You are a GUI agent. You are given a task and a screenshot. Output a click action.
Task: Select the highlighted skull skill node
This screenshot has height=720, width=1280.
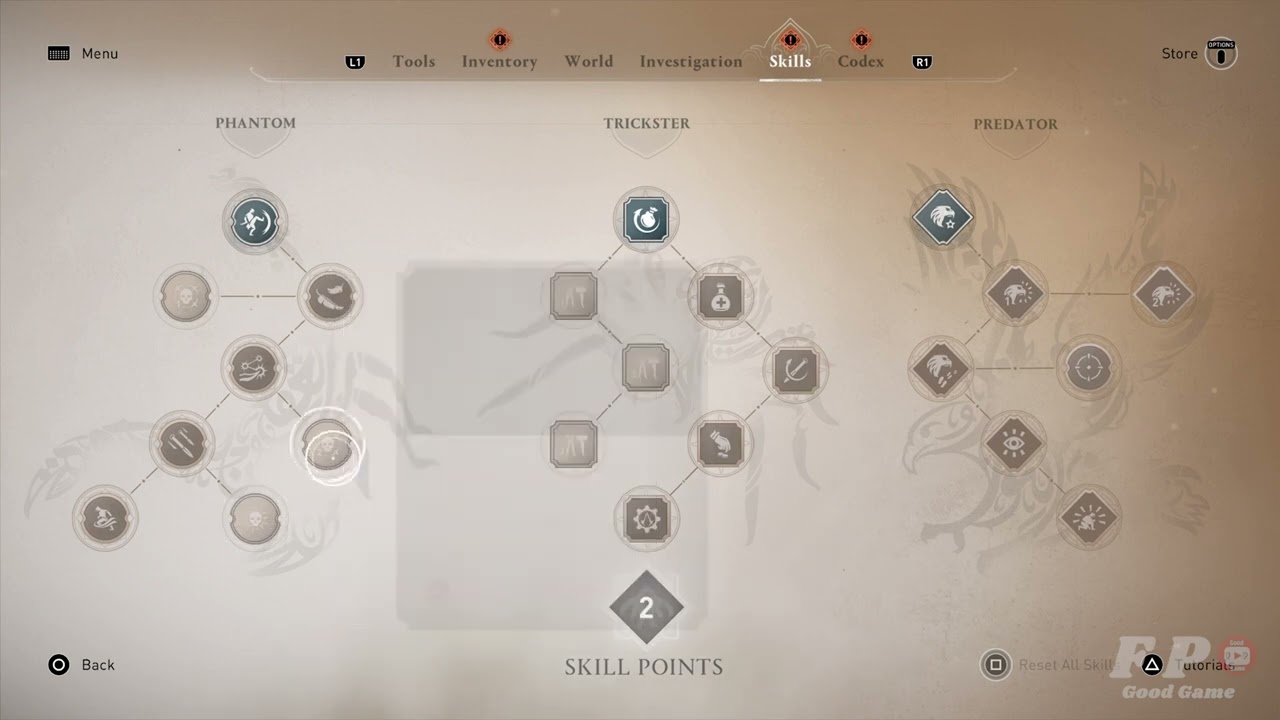click(330, 448)
